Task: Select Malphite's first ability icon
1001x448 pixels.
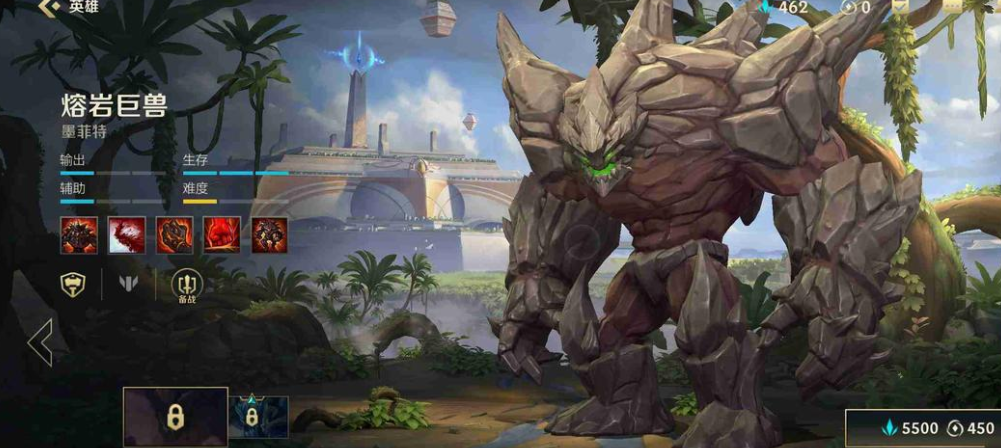Action: 79,235
